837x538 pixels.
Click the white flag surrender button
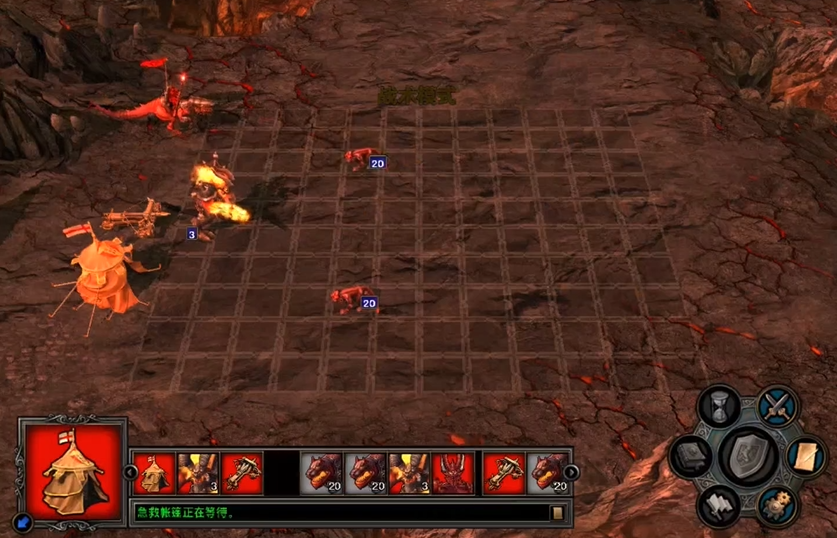(718, 503)
